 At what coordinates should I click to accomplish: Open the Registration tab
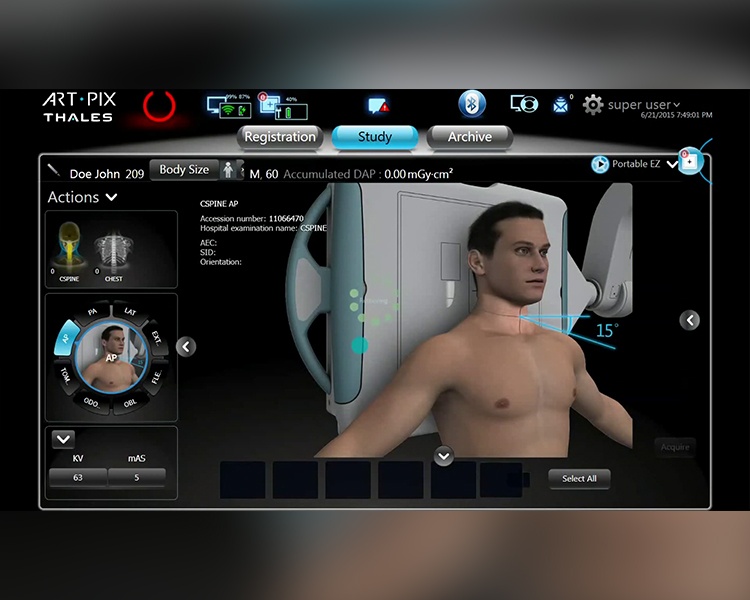coord(280,137)
